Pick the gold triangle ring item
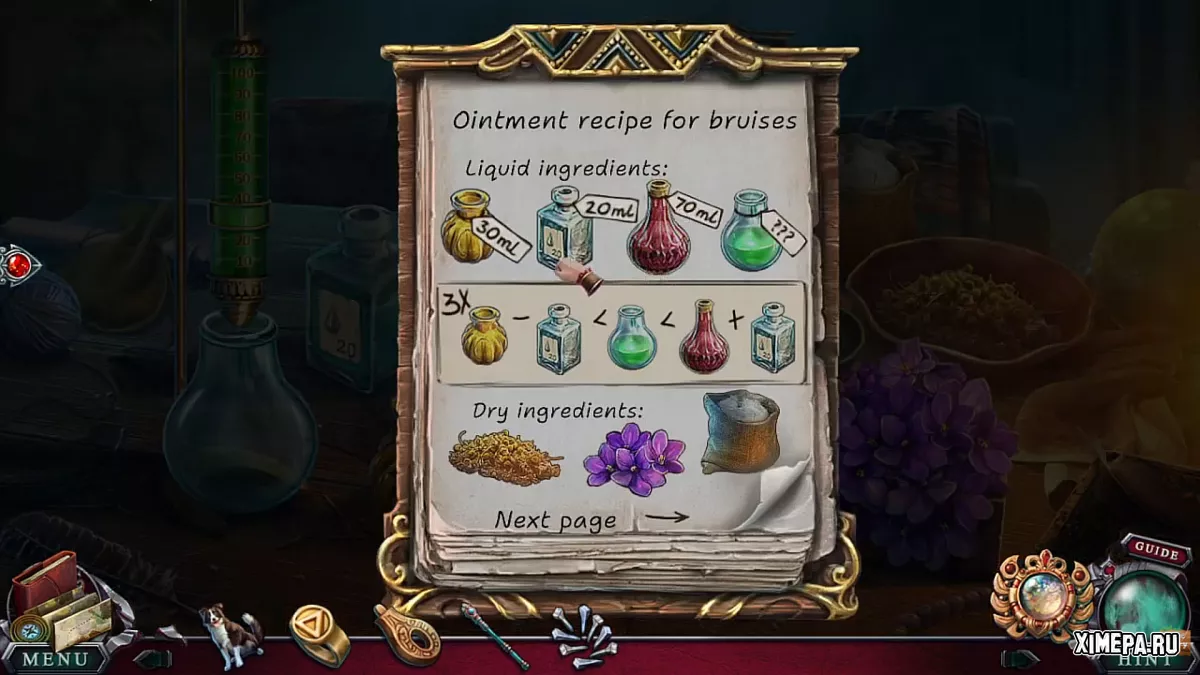The height and width of the screenshot is (675, 1200). (x=319, y=632)
